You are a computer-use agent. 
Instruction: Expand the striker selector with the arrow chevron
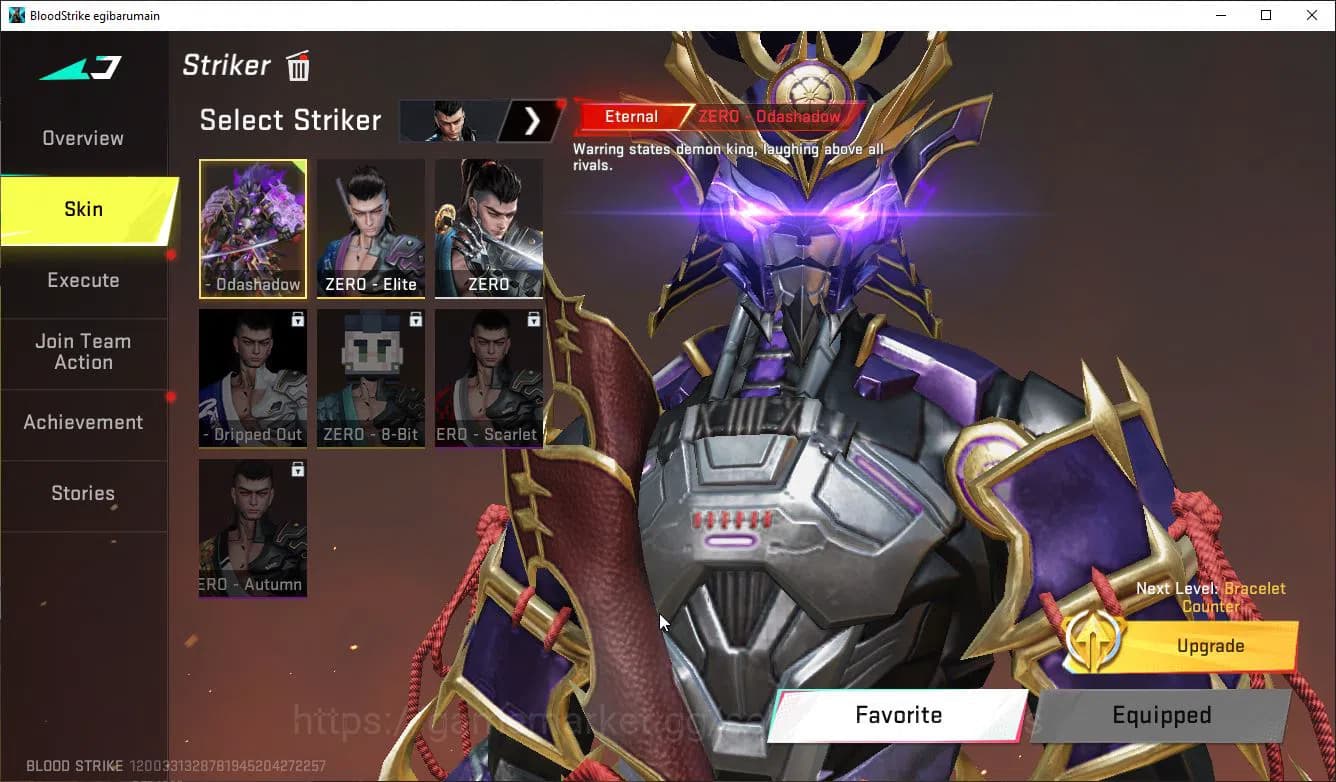[x=533, y=120]
